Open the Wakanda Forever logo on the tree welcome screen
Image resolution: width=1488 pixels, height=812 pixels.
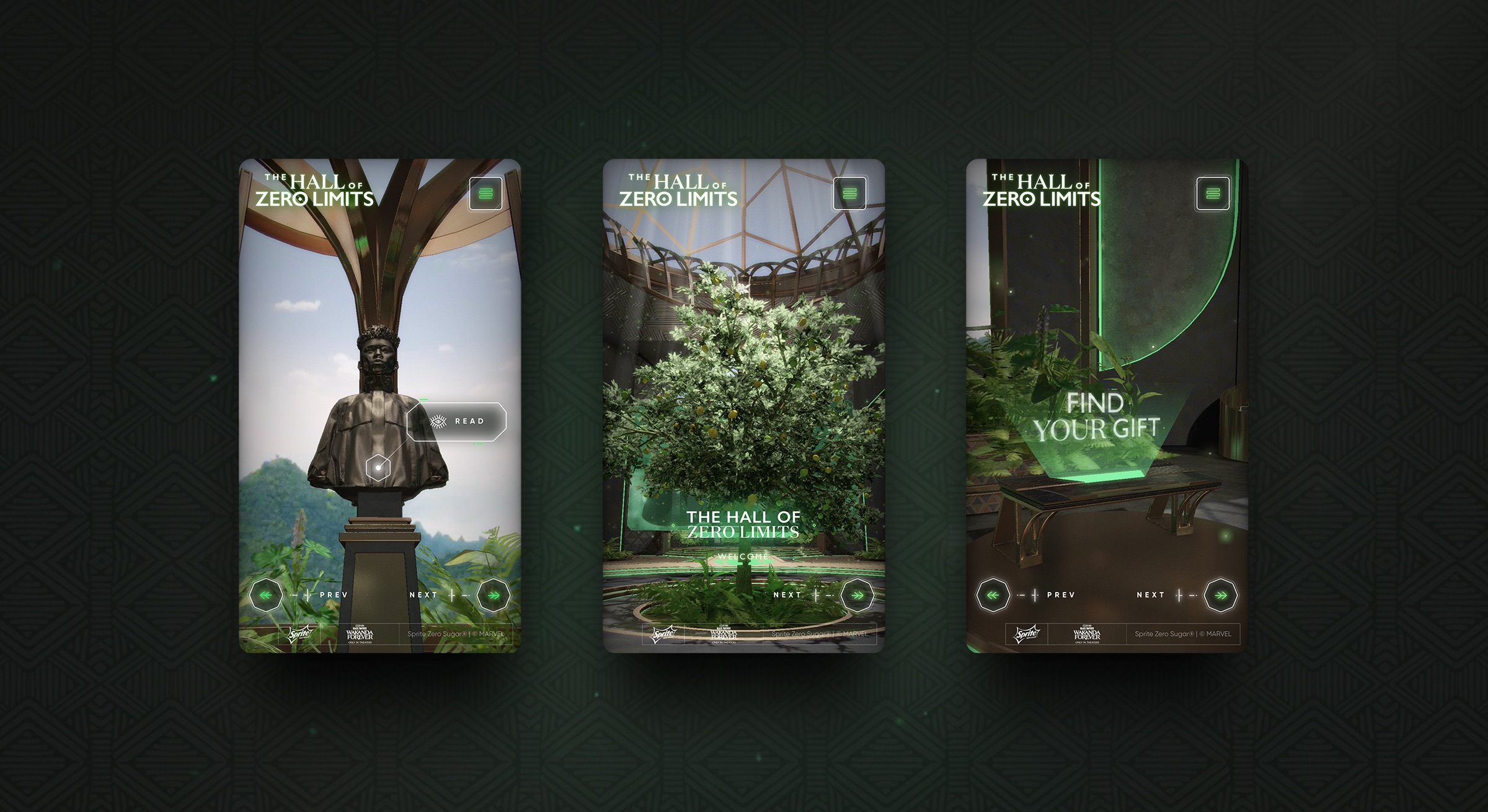(724, 635)
